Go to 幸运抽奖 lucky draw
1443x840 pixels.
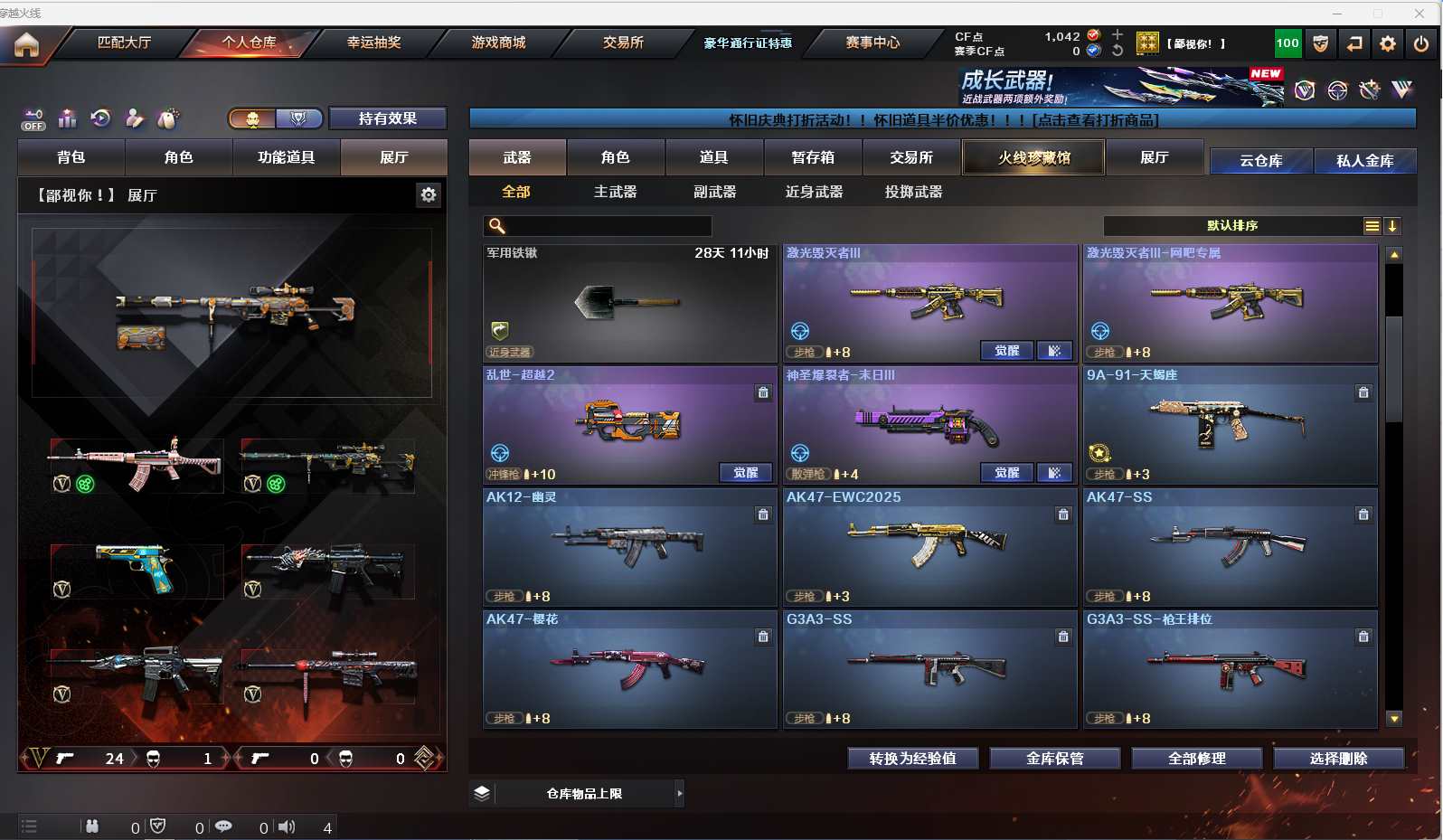373,42
